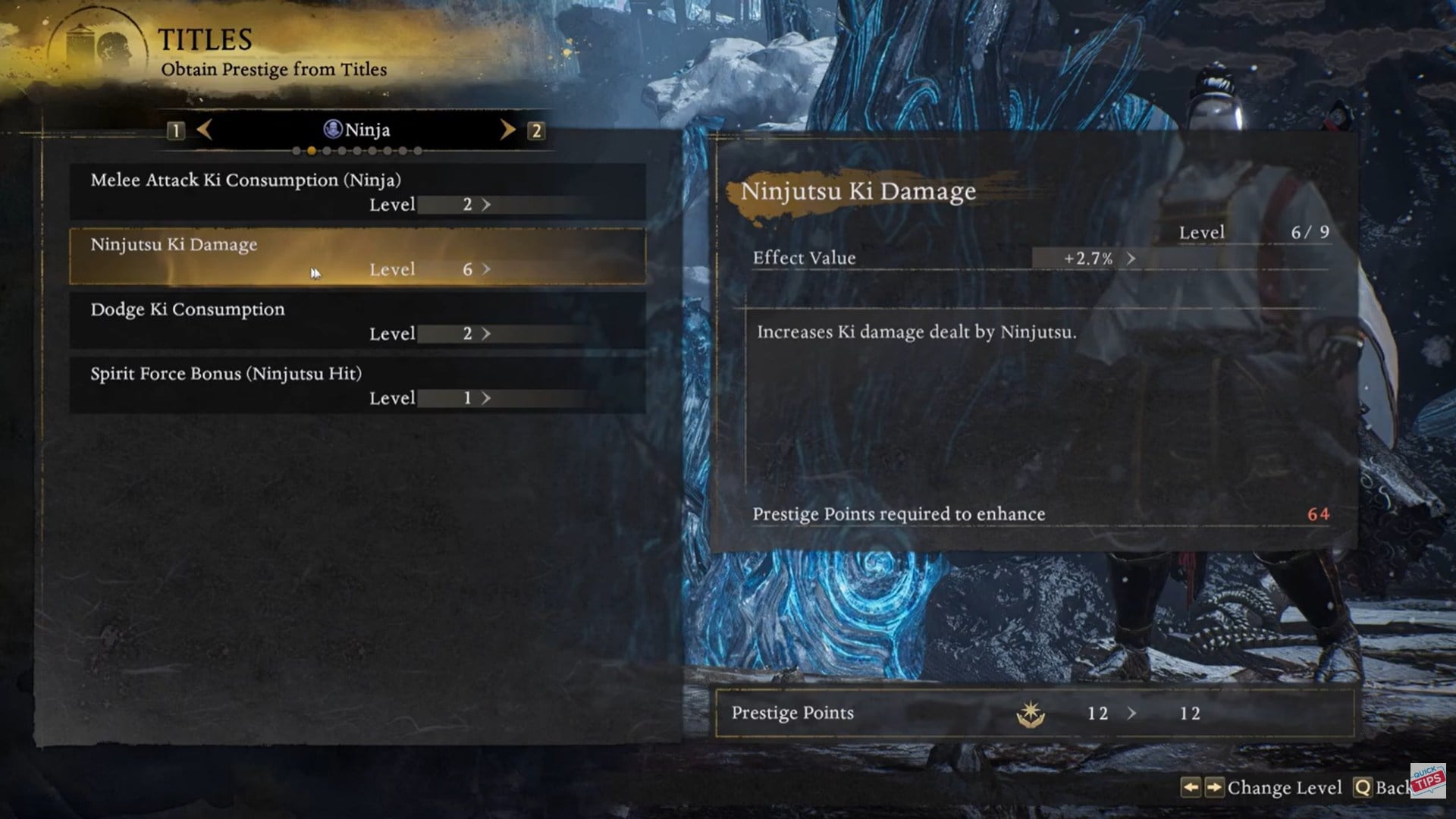Go to the next title category arrow
The image size is (1456, 819).
pyautogui.click(x=507, y=130)
